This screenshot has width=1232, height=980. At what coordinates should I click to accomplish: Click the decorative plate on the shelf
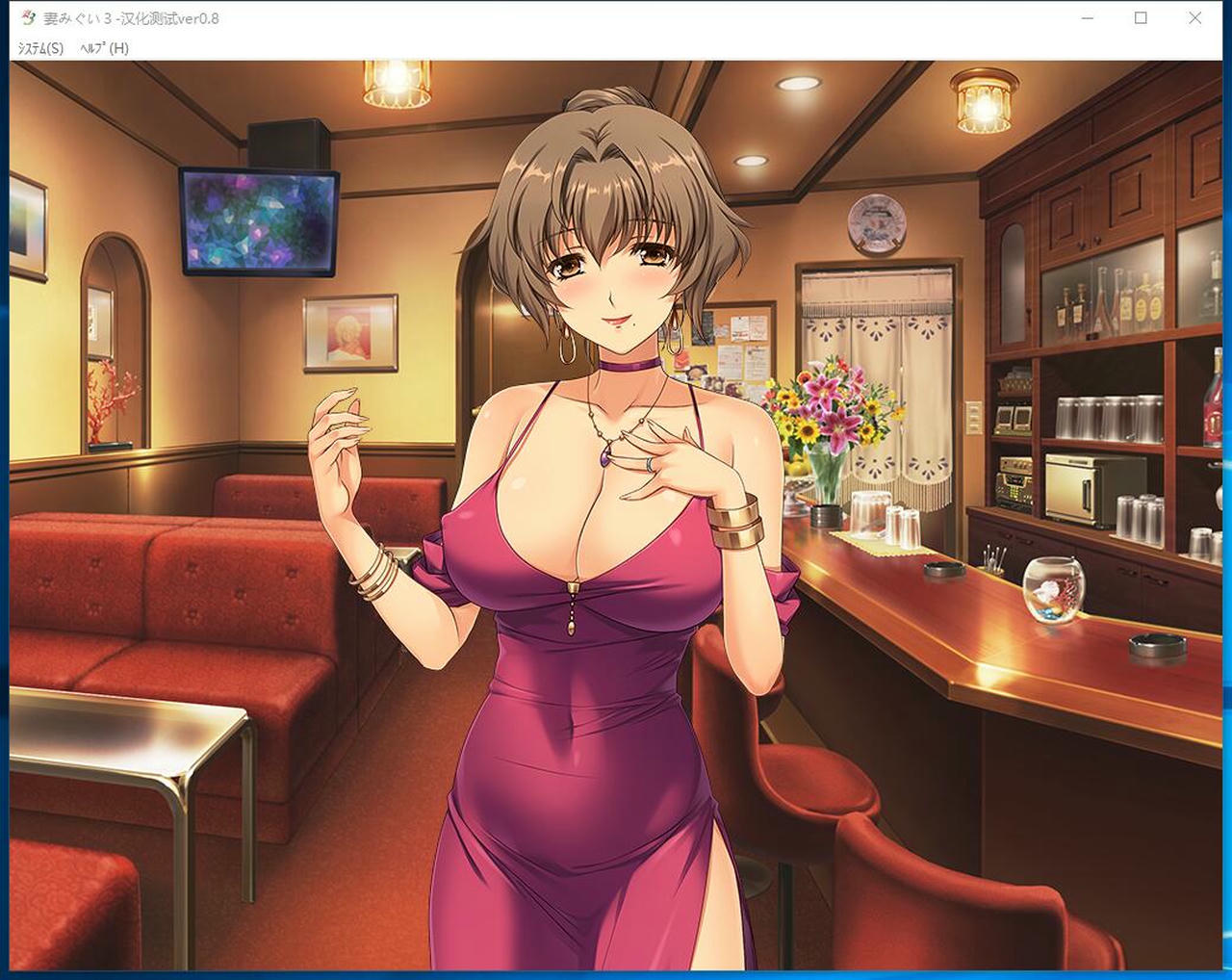879,220
